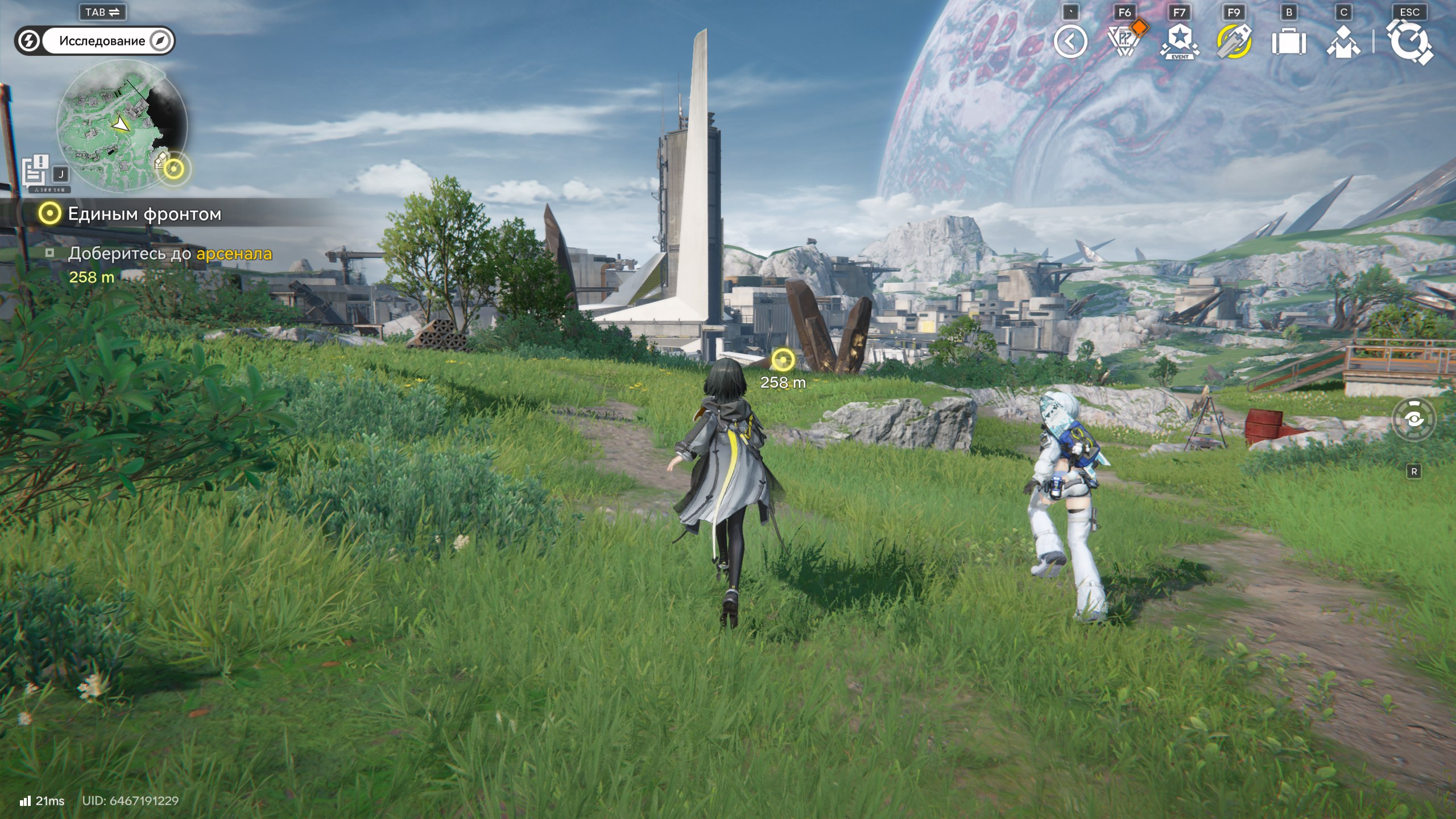1456x819 pixels.
Task: Activate the scan eye icon on the right
Action: click(x=1414, y=419)
